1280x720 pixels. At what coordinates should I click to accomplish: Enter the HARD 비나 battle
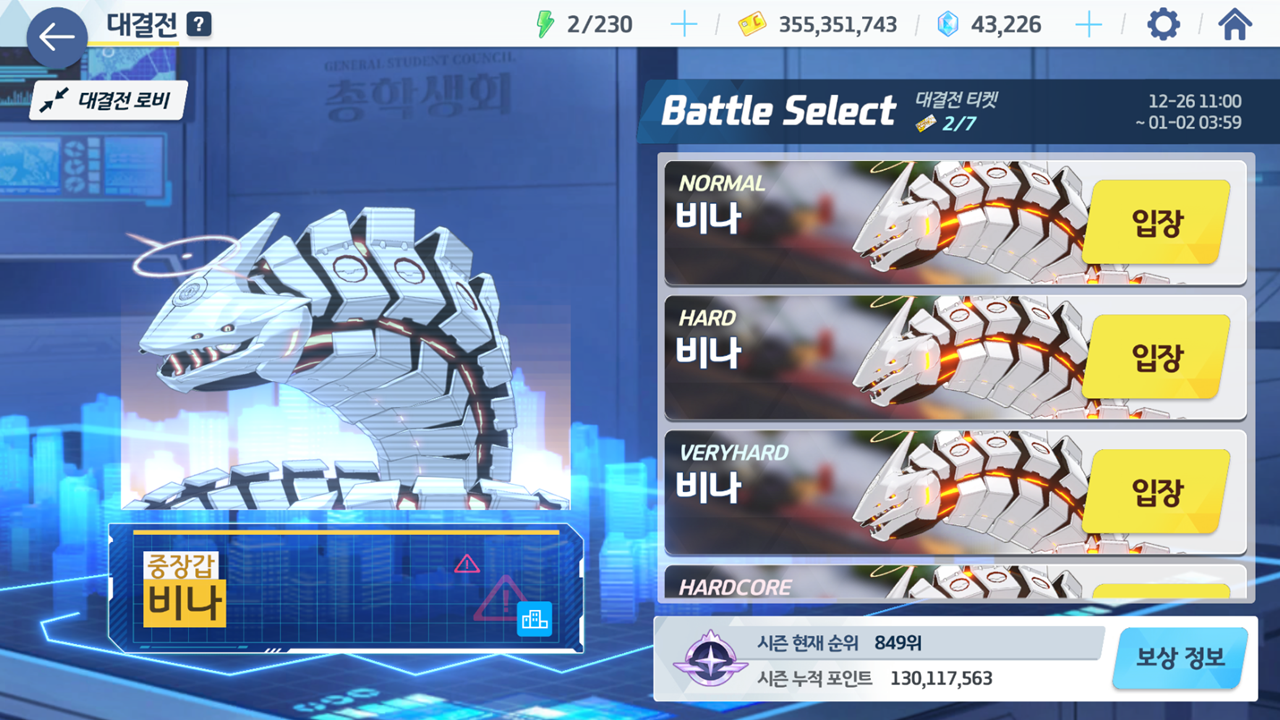click(1156, 356)
